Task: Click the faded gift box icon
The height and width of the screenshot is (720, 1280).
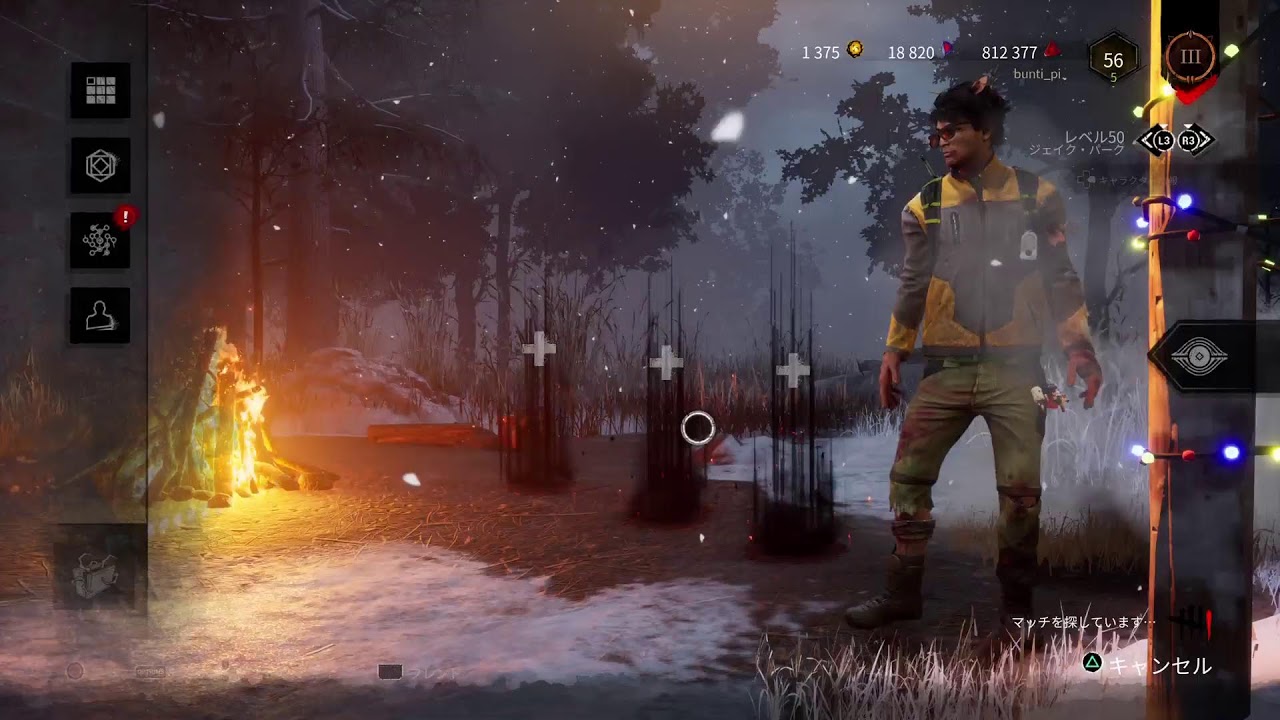Action: tap(99, 573)
